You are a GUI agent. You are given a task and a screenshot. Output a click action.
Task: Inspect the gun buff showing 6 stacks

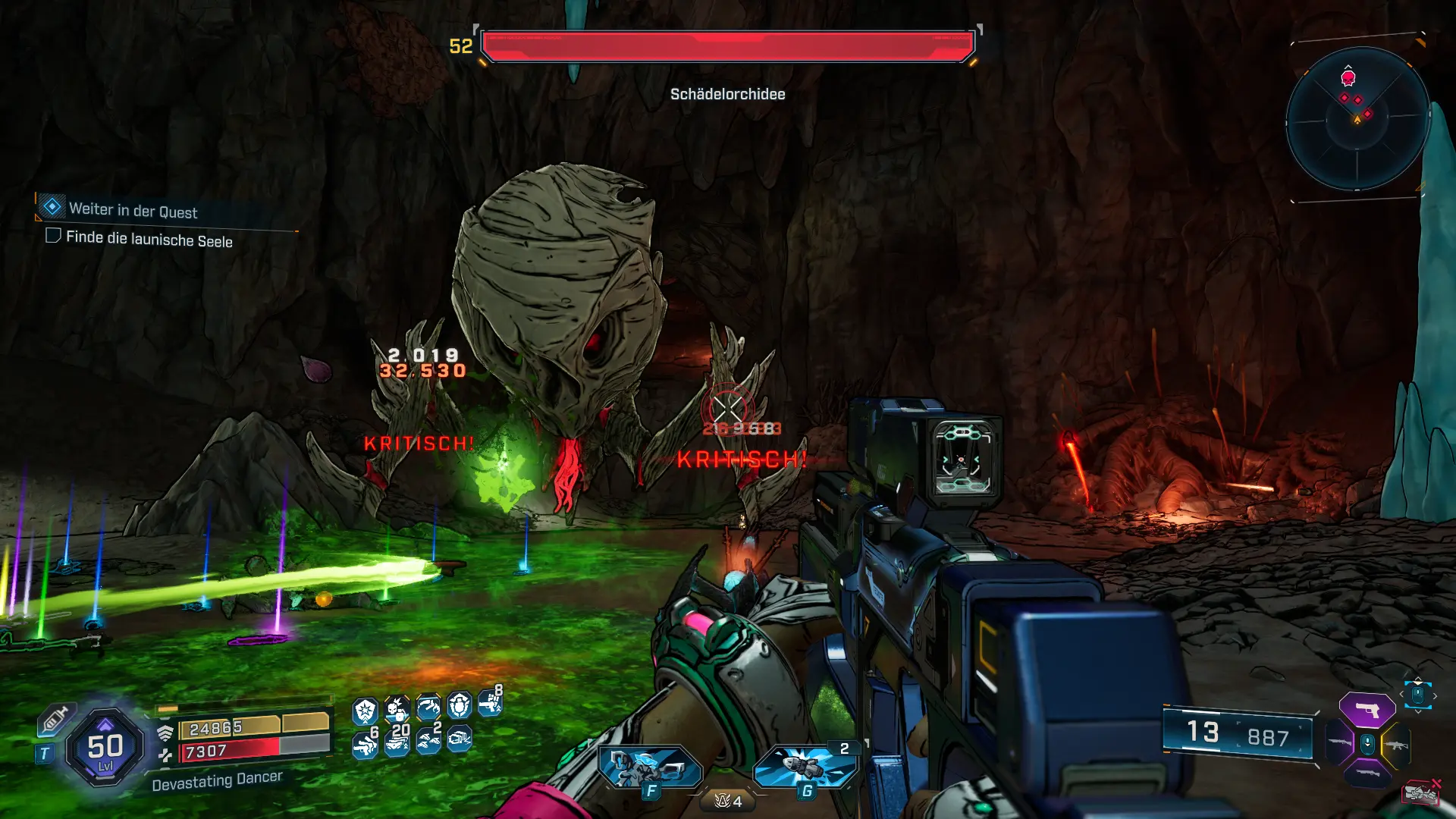pyautogui.click(x=366, y=743)
